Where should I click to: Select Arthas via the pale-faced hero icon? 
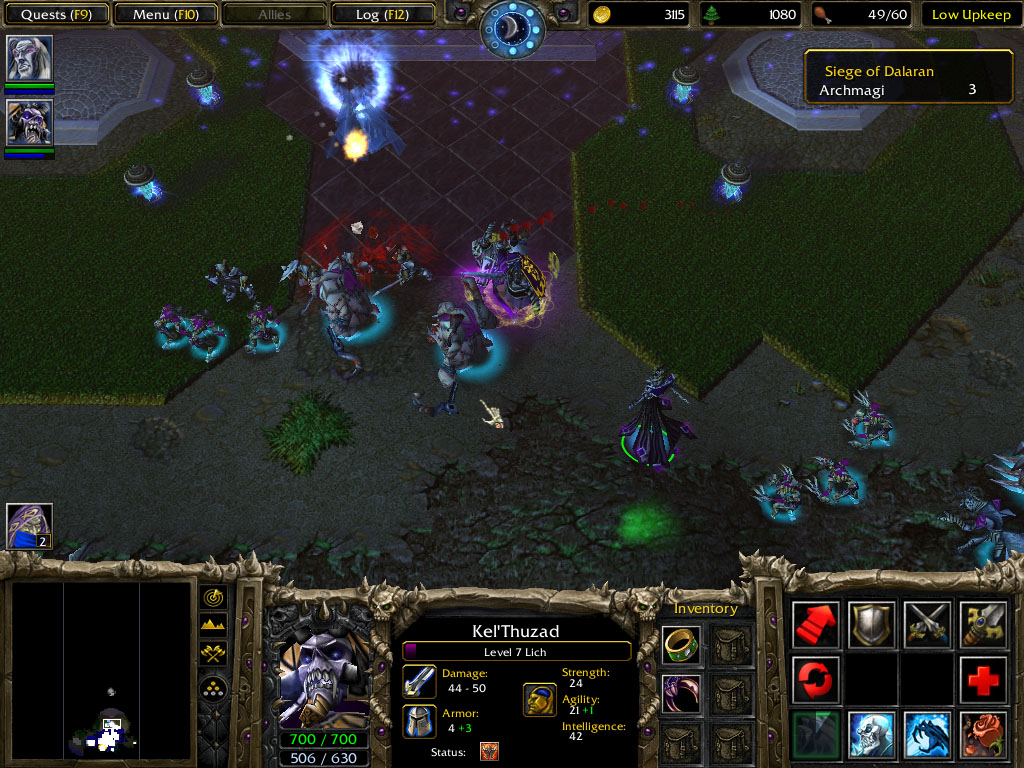pos(29,59)
